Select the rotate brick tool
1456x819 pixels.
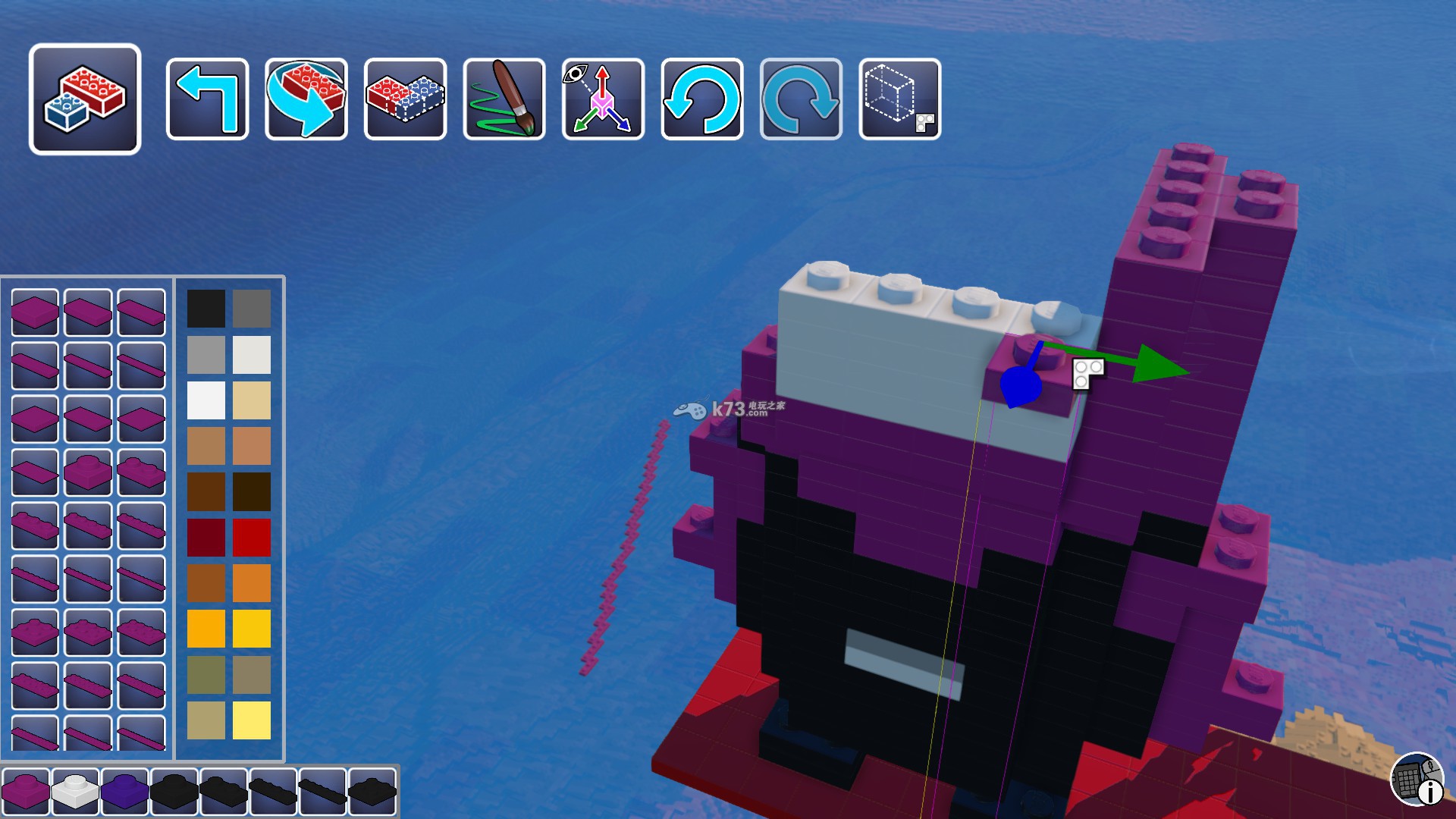coord(306,99)
